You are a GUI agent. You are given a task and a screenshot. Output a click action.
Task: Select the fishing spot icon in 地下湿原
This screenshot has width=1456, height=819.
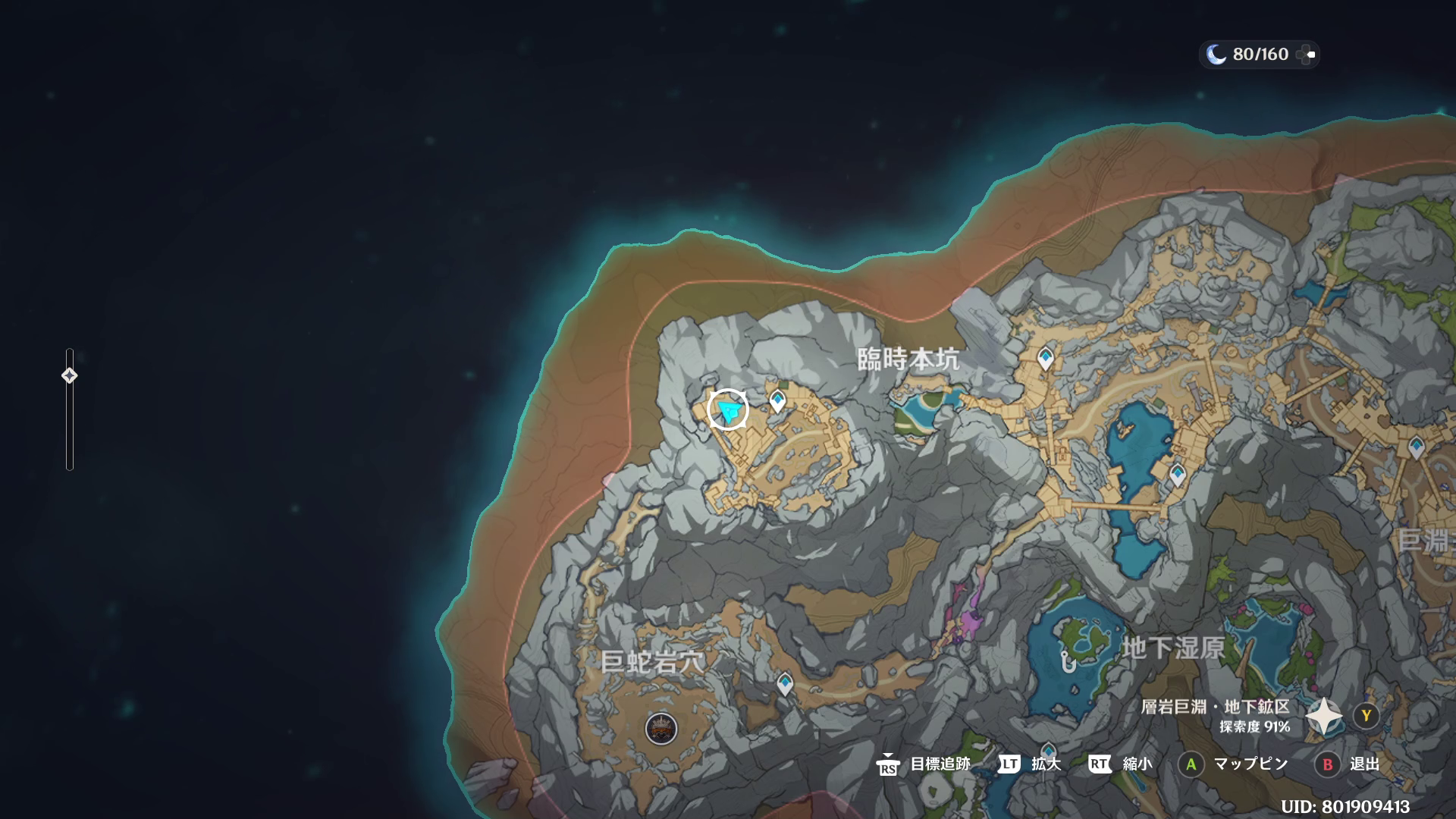pyautogui.click(x=1068, y=662)
